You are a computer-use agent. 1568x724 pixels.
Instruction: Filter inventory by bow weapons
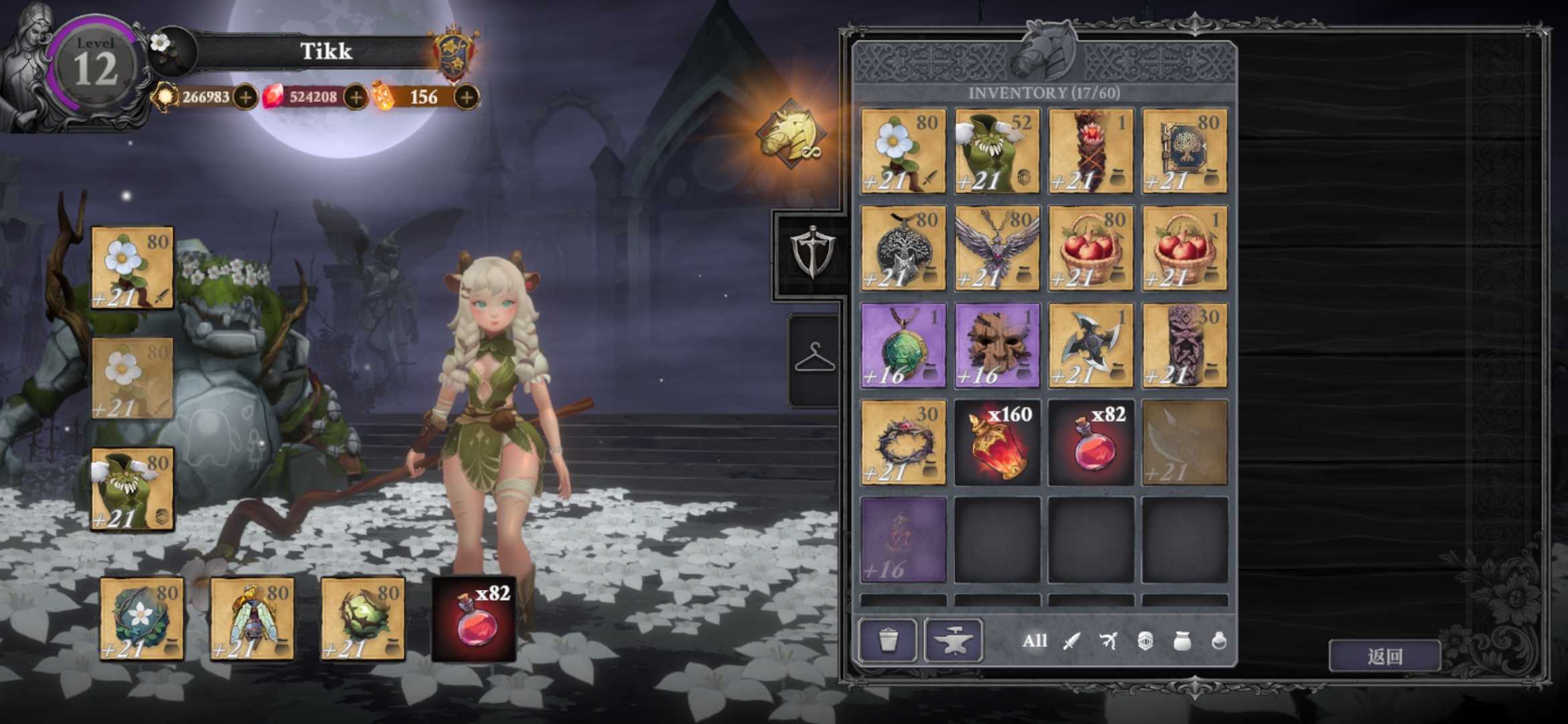coord(1108,642)
